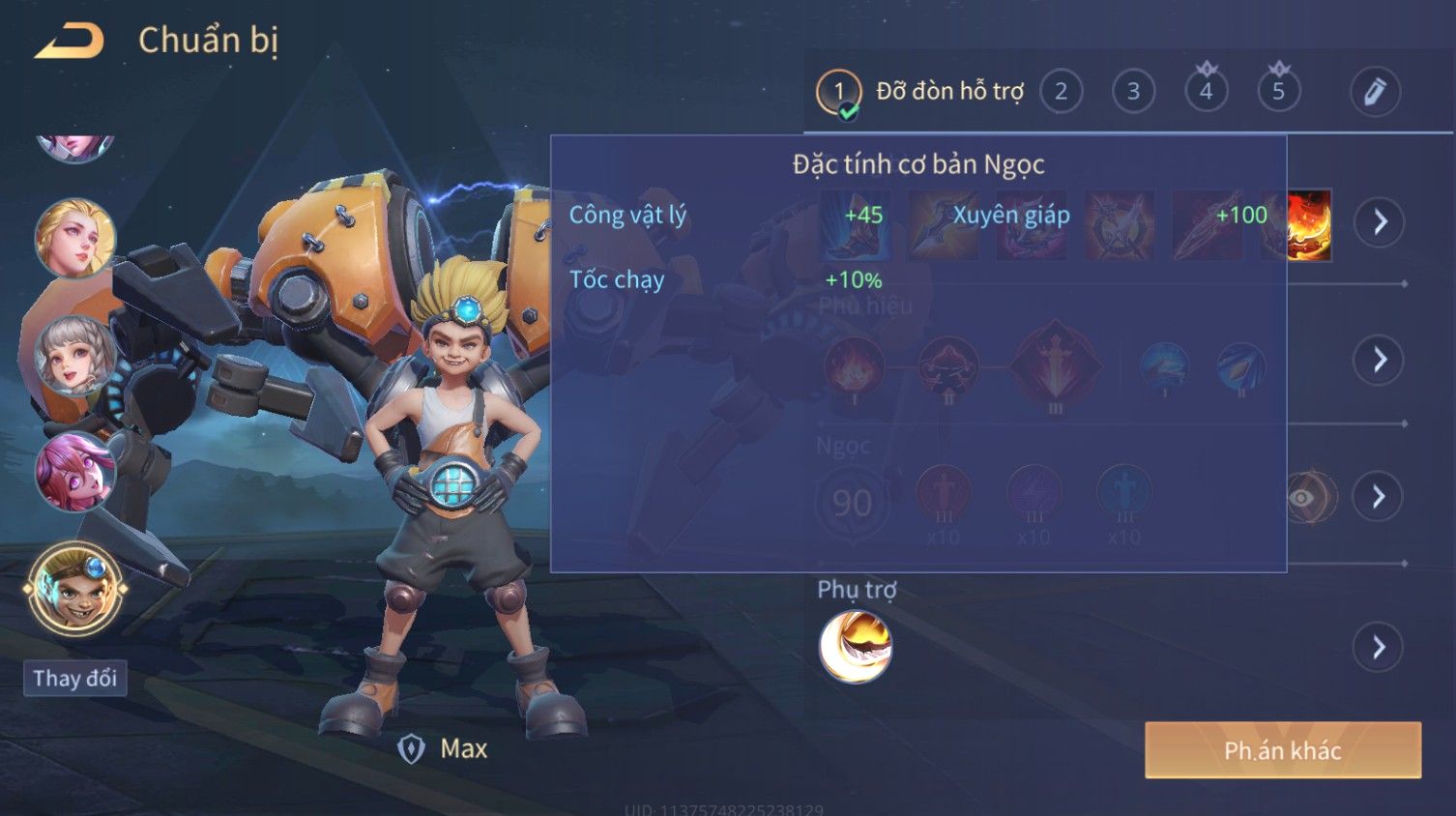Choose the grey-haired girl hero portrait
This screenshot has height=816, width=1456.
[x=75, y=355]
